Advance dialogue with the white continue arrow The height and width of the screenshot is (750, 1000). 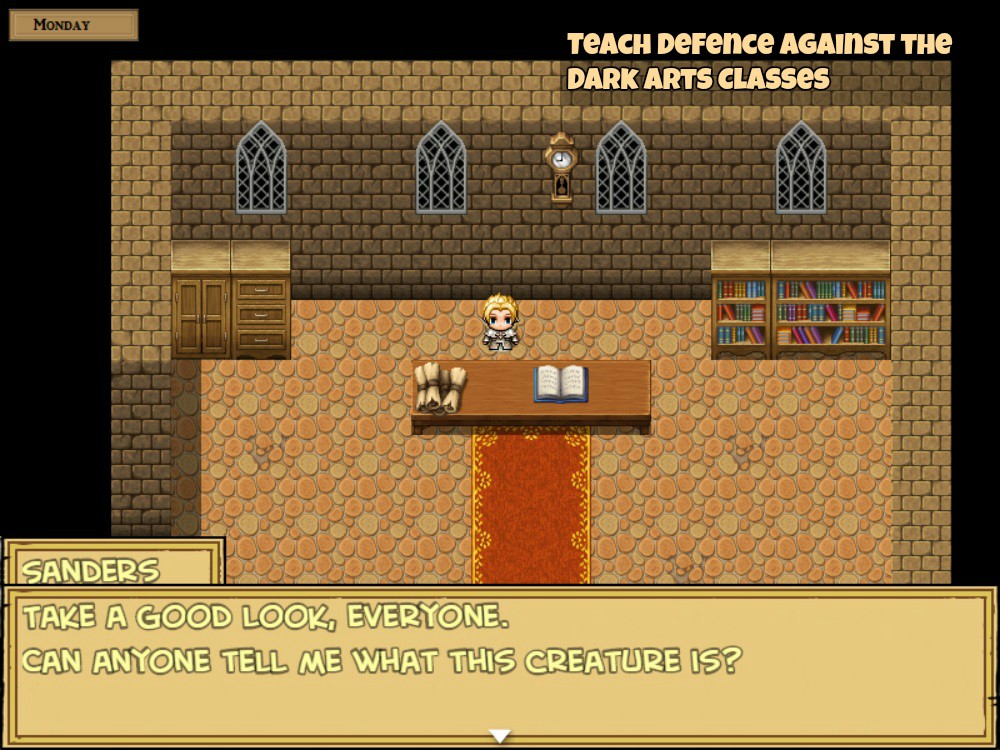[x=499, y=736]
